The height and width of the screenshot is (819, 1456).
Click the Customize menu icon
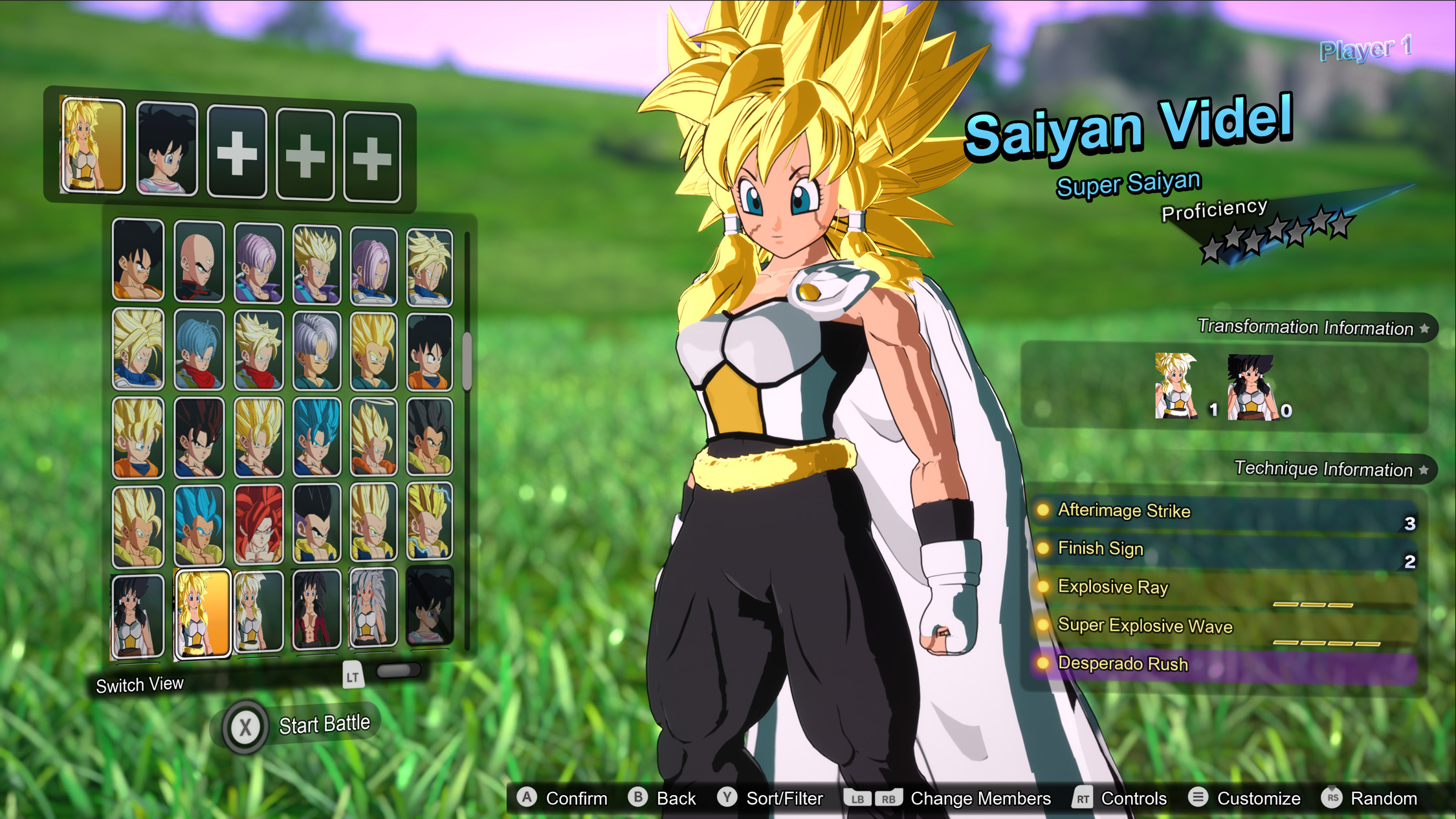pyautogui.click(x=1198, y=798)
